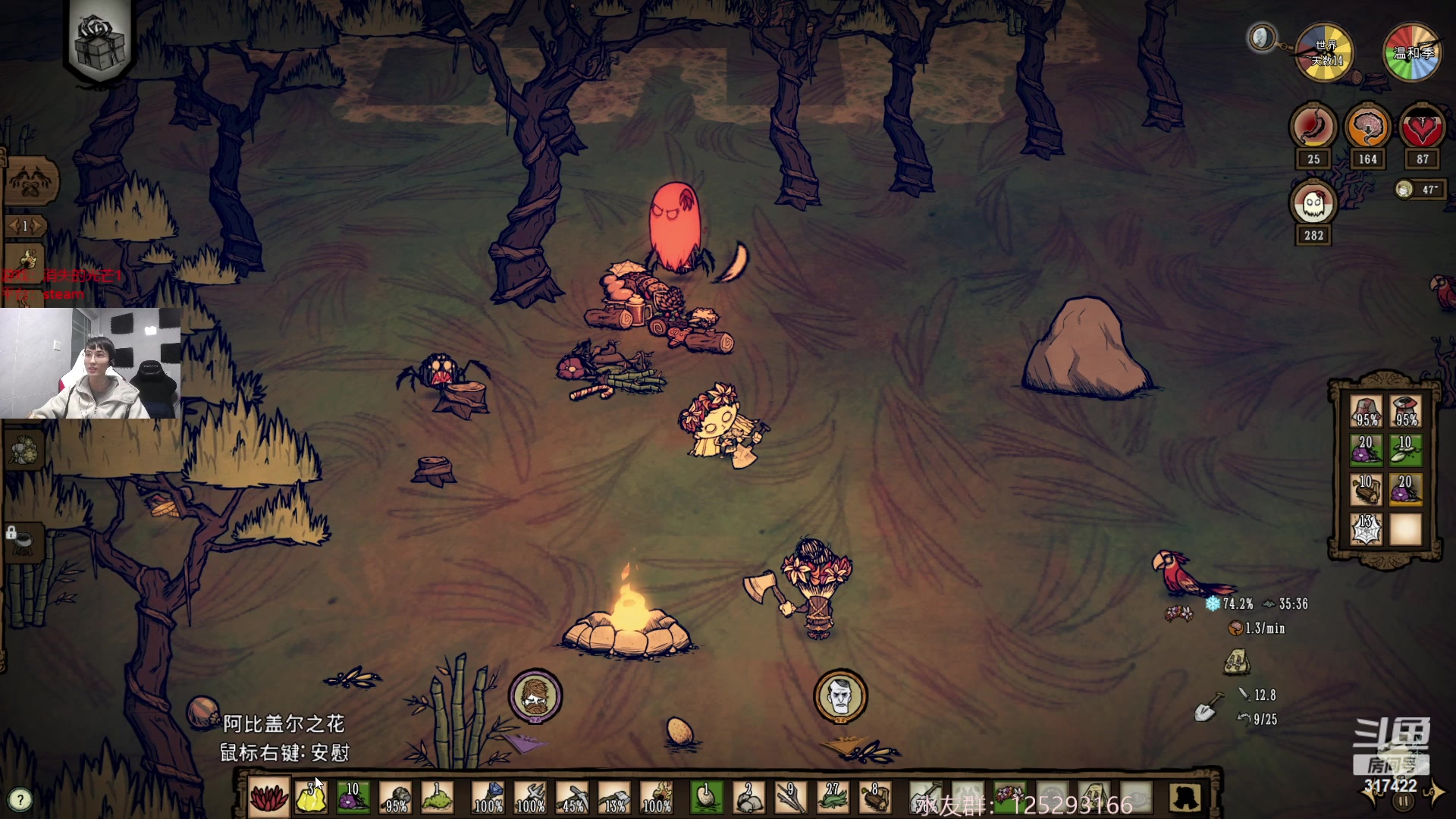This screenshot has width=1456, height=819.
Task: Select the egg slot in the hotbar
Action: click(x=707, y=798)
